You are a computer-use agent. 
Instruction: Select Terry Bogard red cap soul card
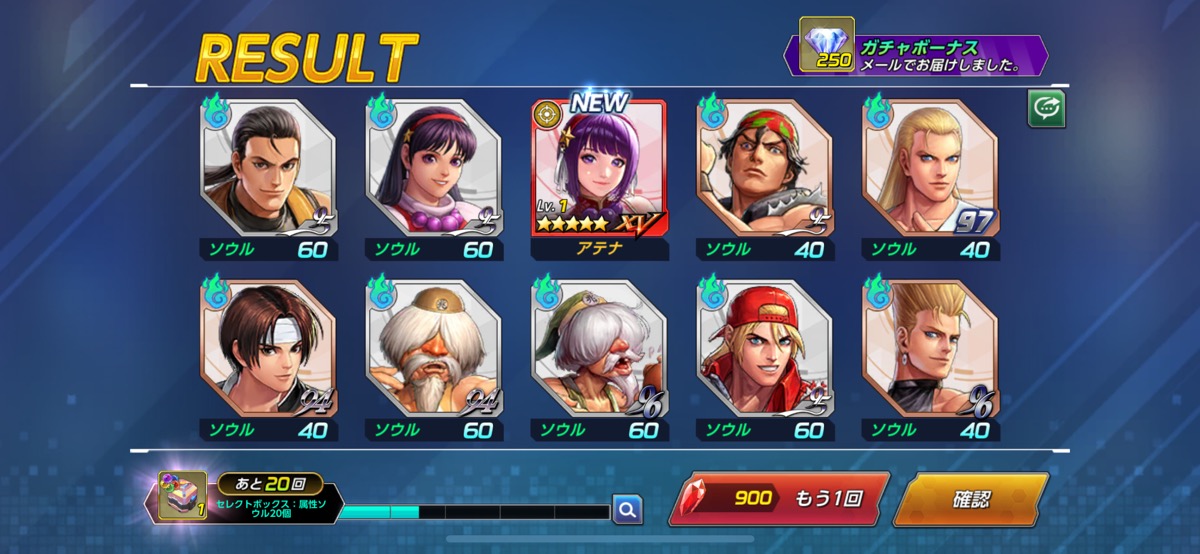click(x=763, y=350)
